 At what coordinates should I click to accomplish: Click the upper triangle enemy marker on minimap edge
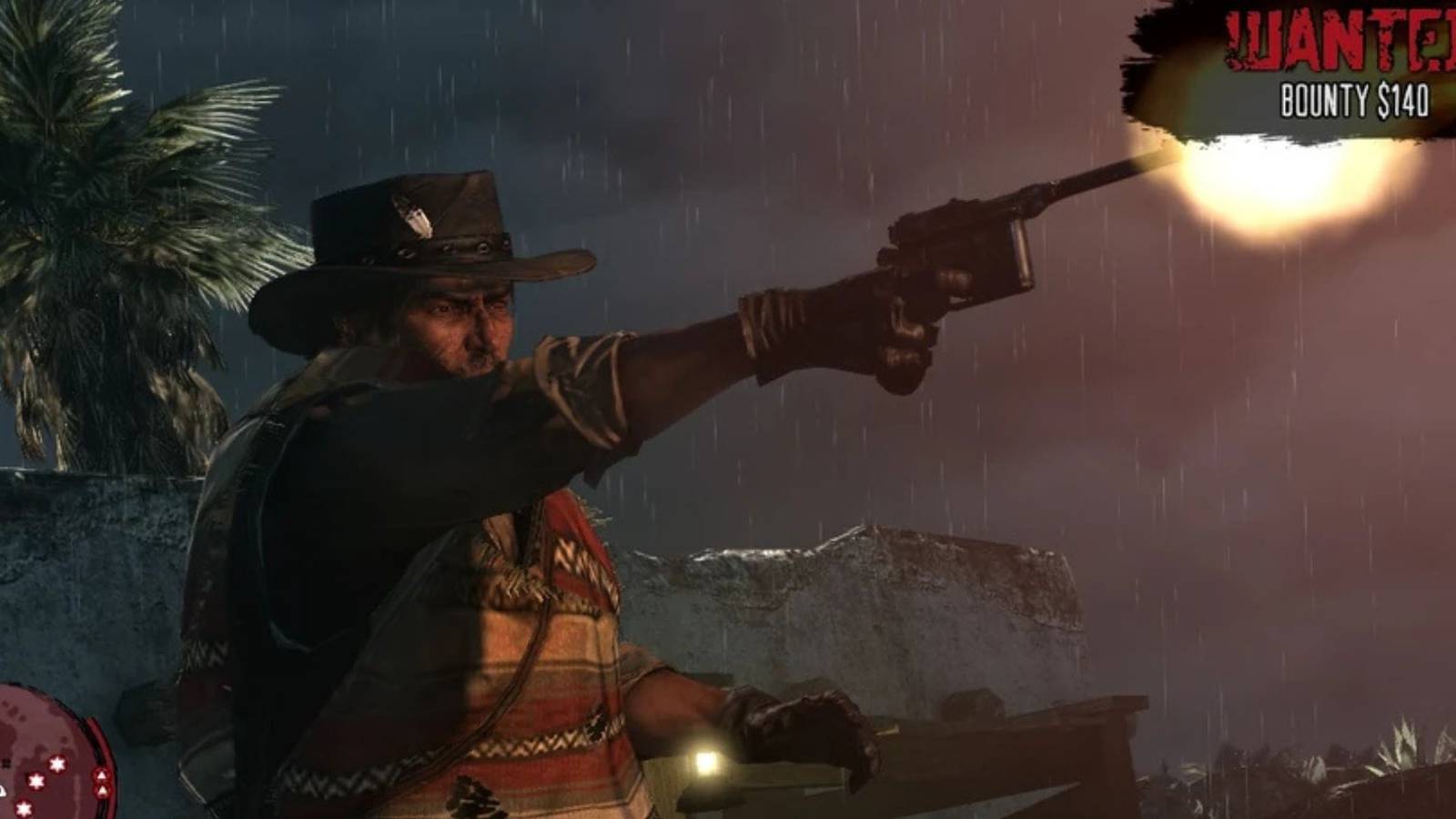[x=101, y=774]
